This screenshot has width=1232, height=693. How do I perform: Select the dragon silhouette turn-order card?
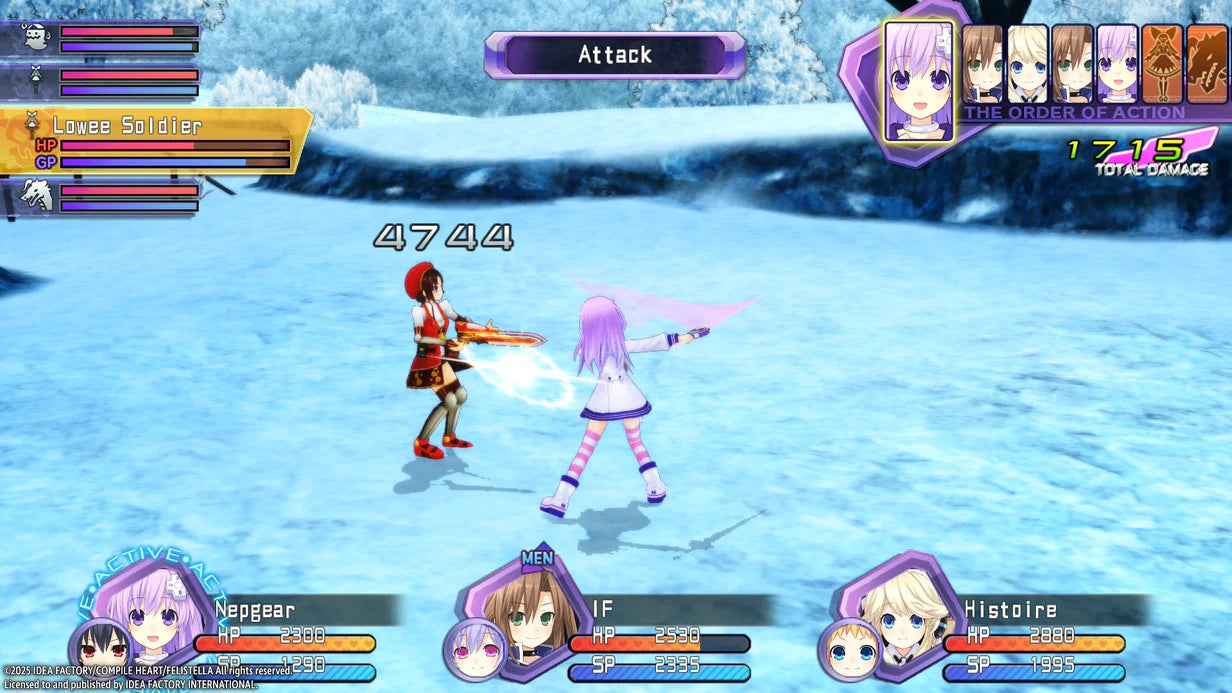click(1208, 64)
